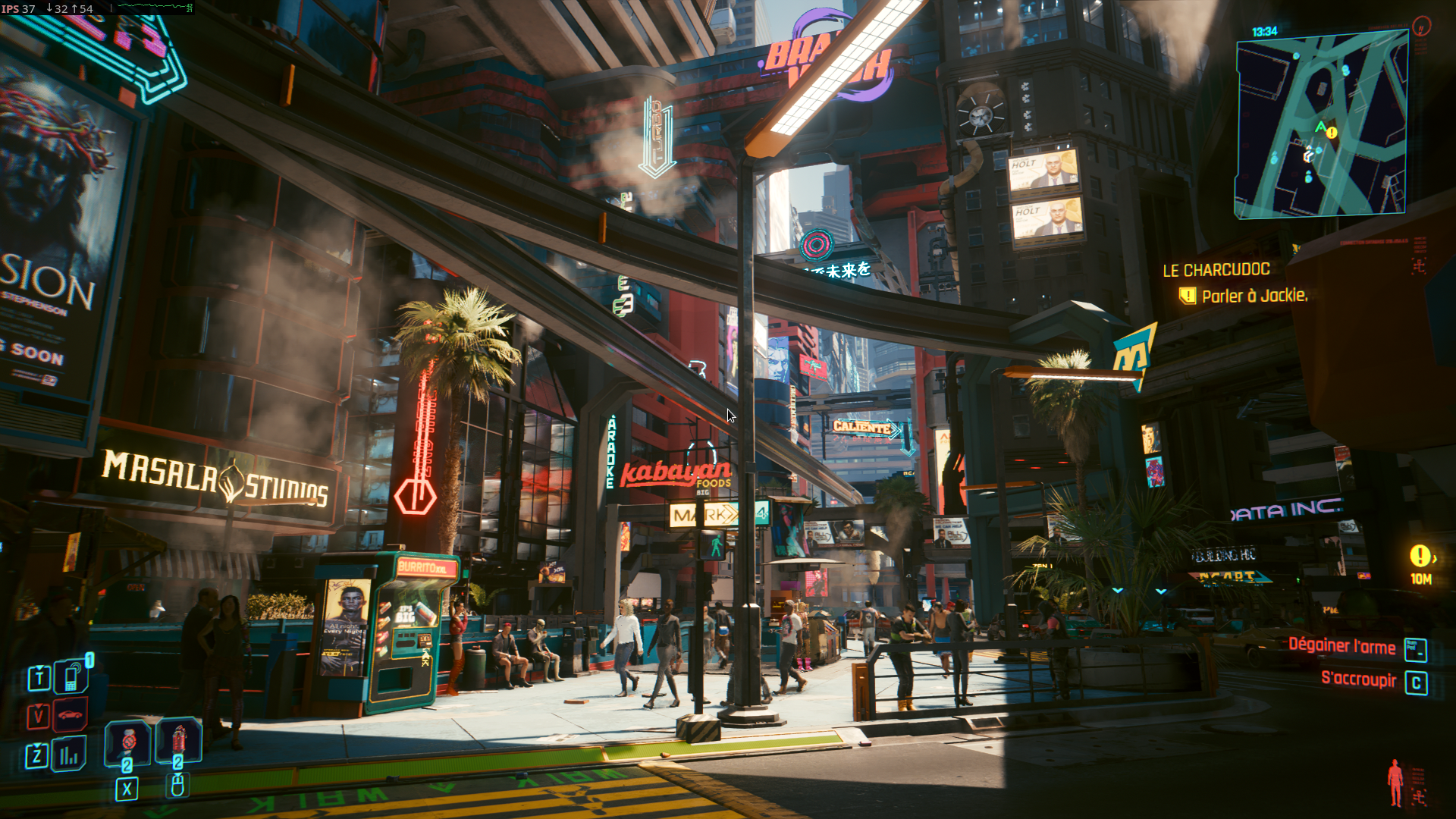1456x819 pixels.
Task: Click the yellow quest marker on minimap
Action: (x=1332, y=133)
